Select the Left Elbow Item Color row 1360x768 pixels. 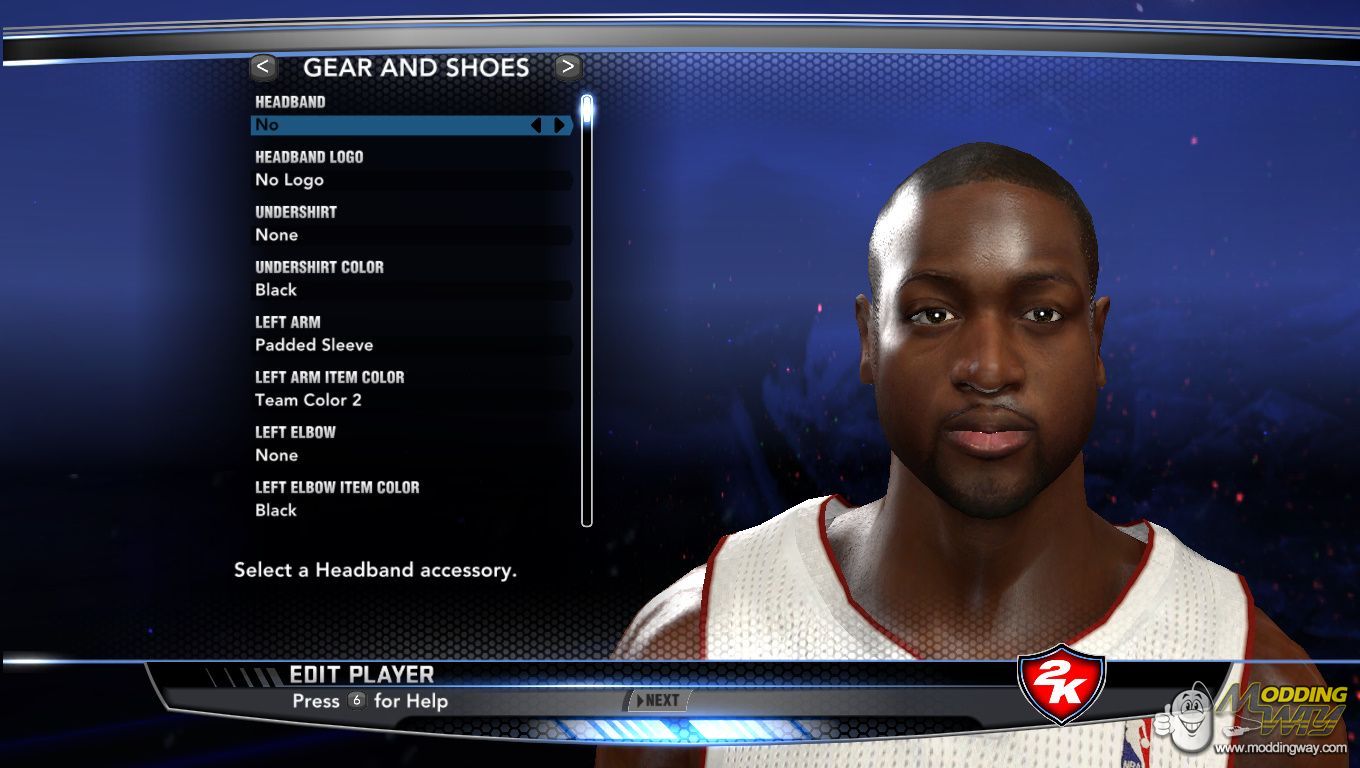click(x=410, y=510)
